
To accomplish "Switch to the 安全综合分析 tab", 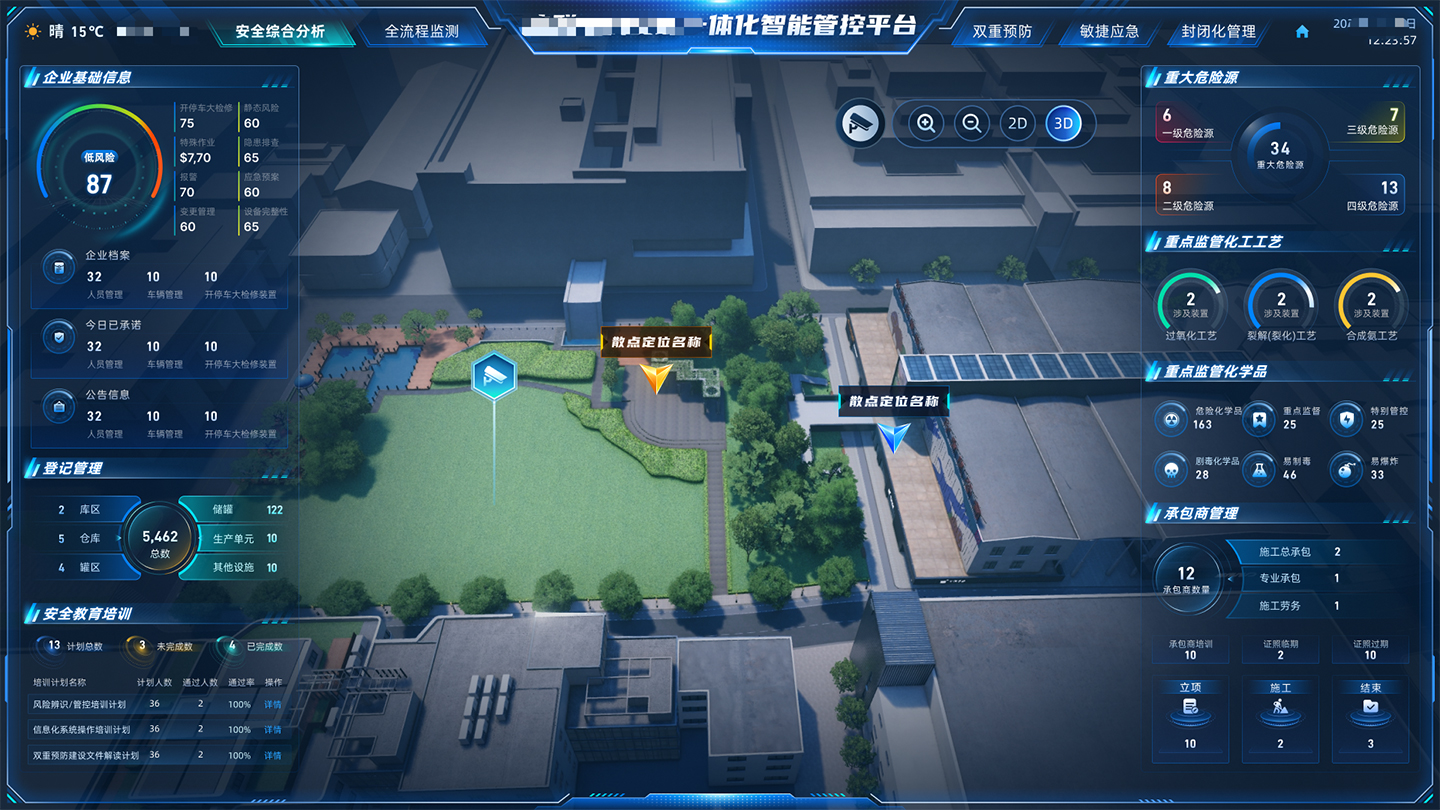I will pos(280,31).
